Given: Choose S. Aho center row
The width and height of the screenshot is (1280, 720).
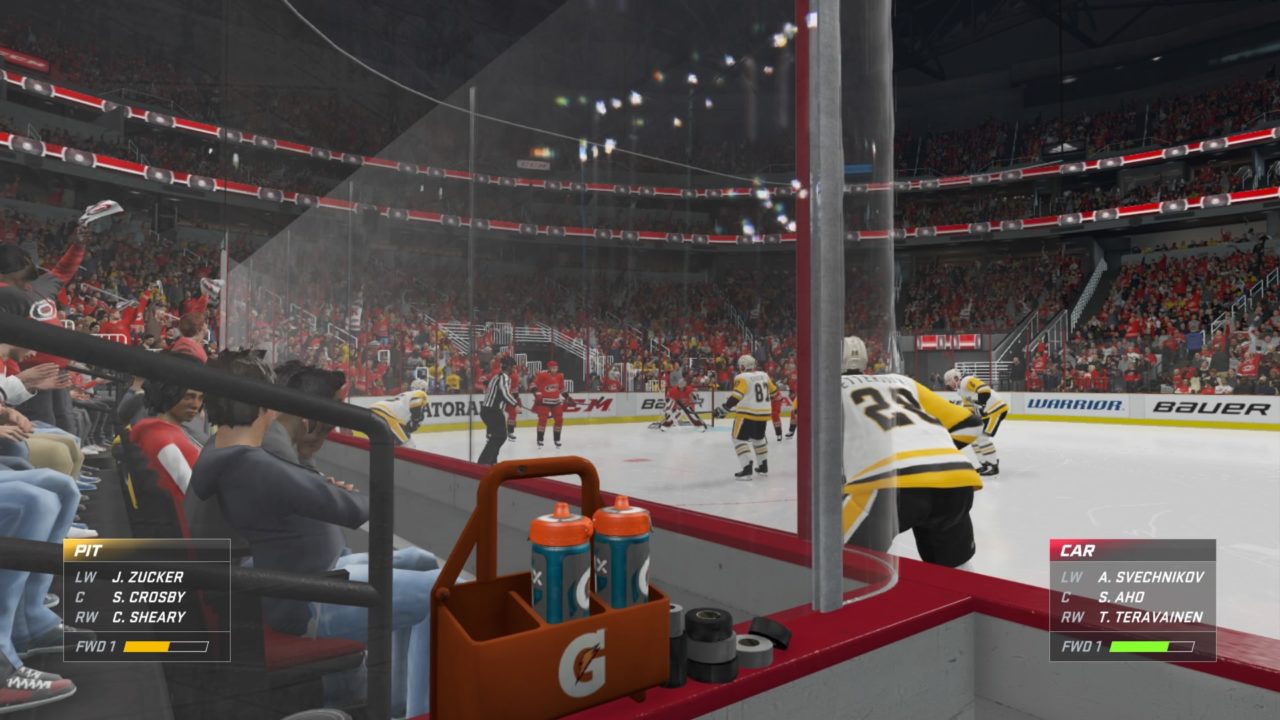Looking at the screenshot, I should pos(1134,597).
